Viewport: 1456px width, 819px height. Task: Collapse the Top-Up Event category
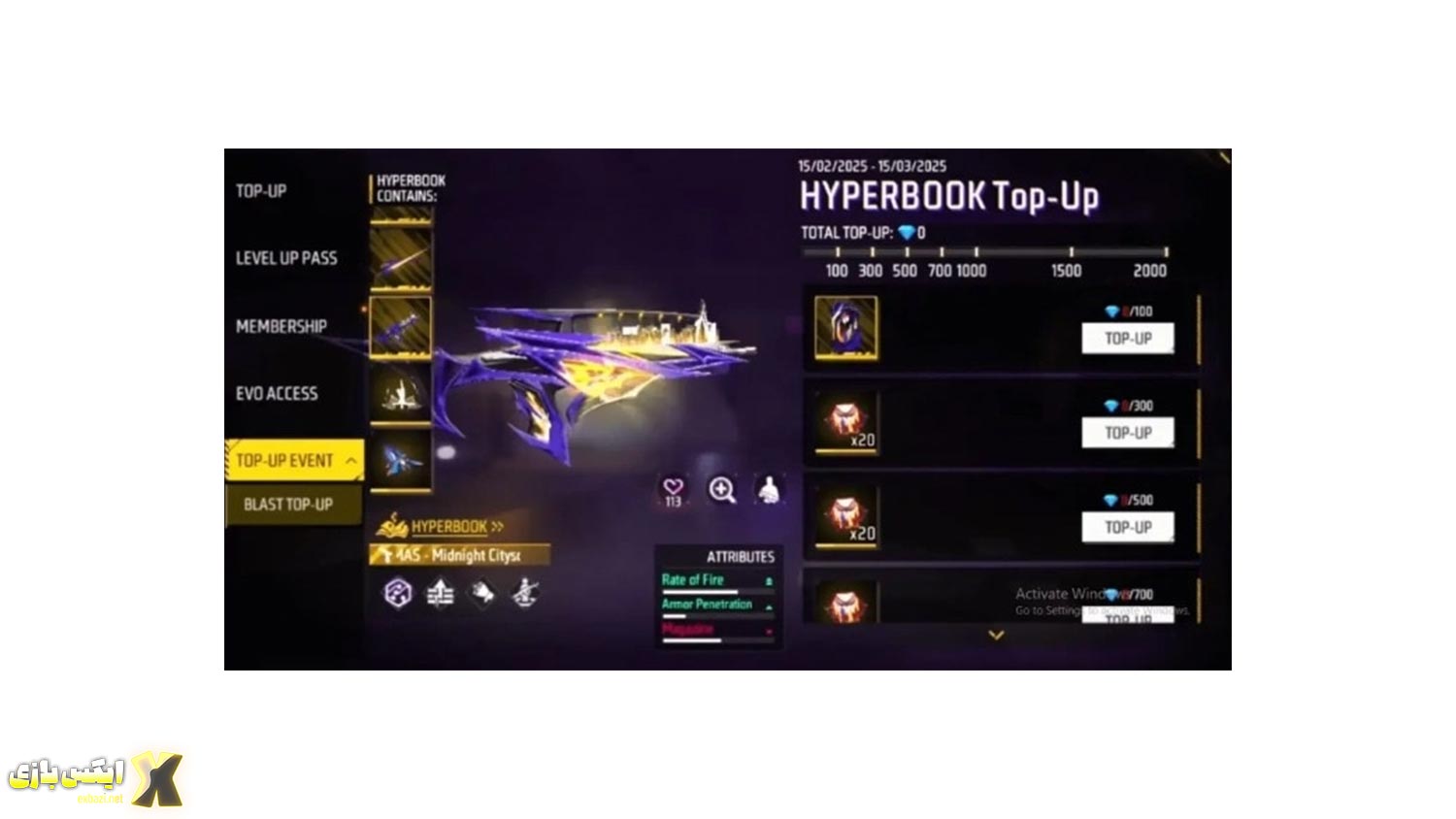[x=350, y=461]
